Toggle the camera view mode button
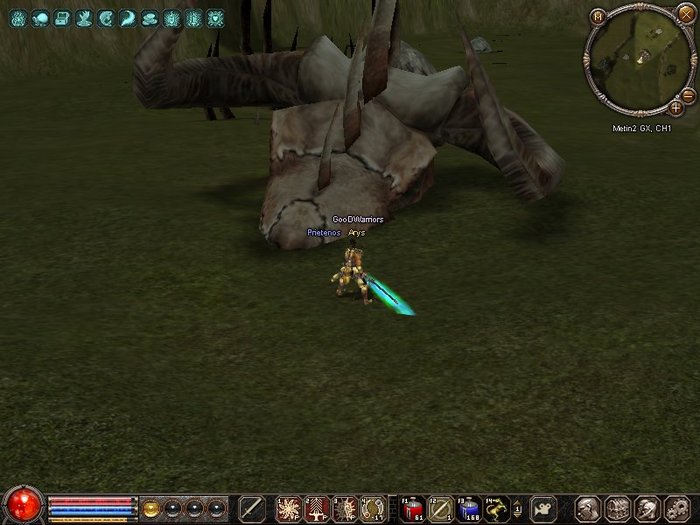 pos(543,509)
